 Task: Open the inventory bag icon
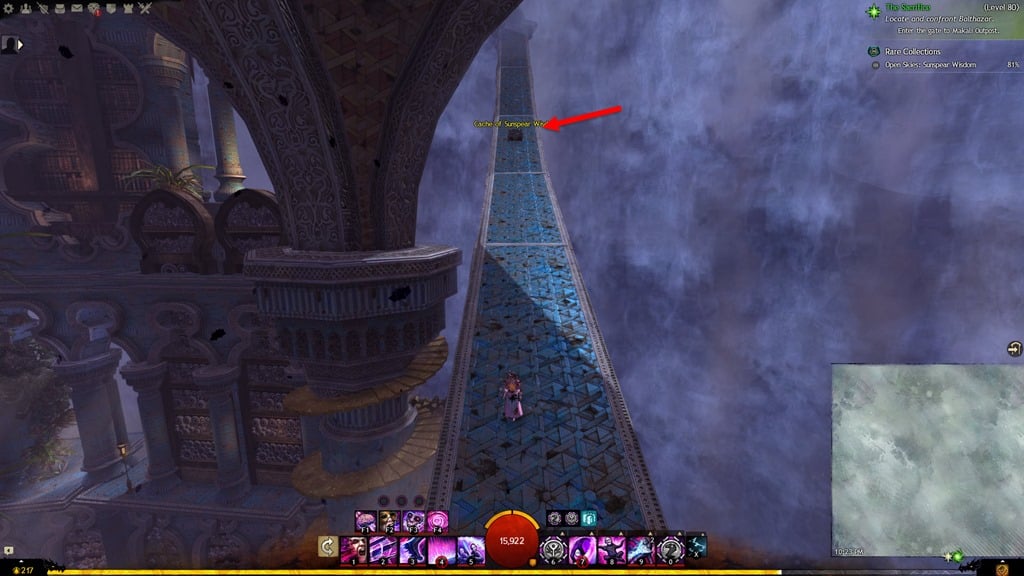58,9
